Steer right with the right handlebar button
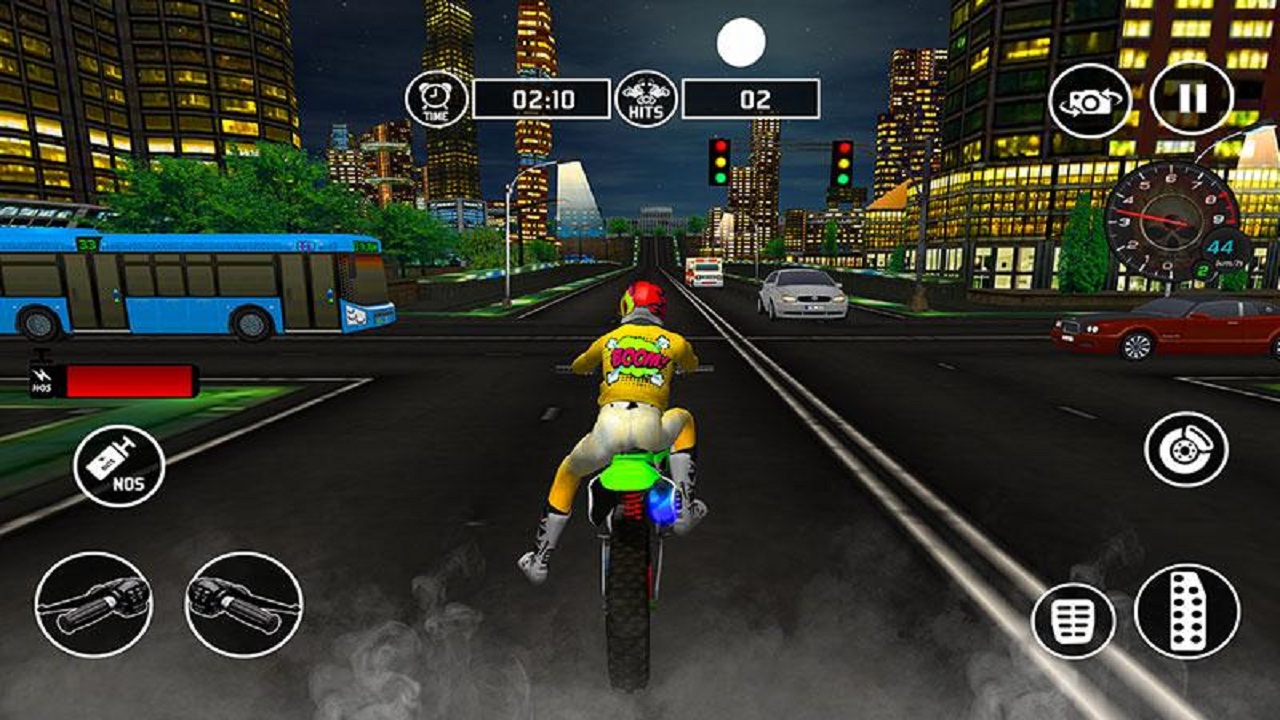The width and height of the screenshot is (1280, 720). pyautogui.click(x=244, y=604)
